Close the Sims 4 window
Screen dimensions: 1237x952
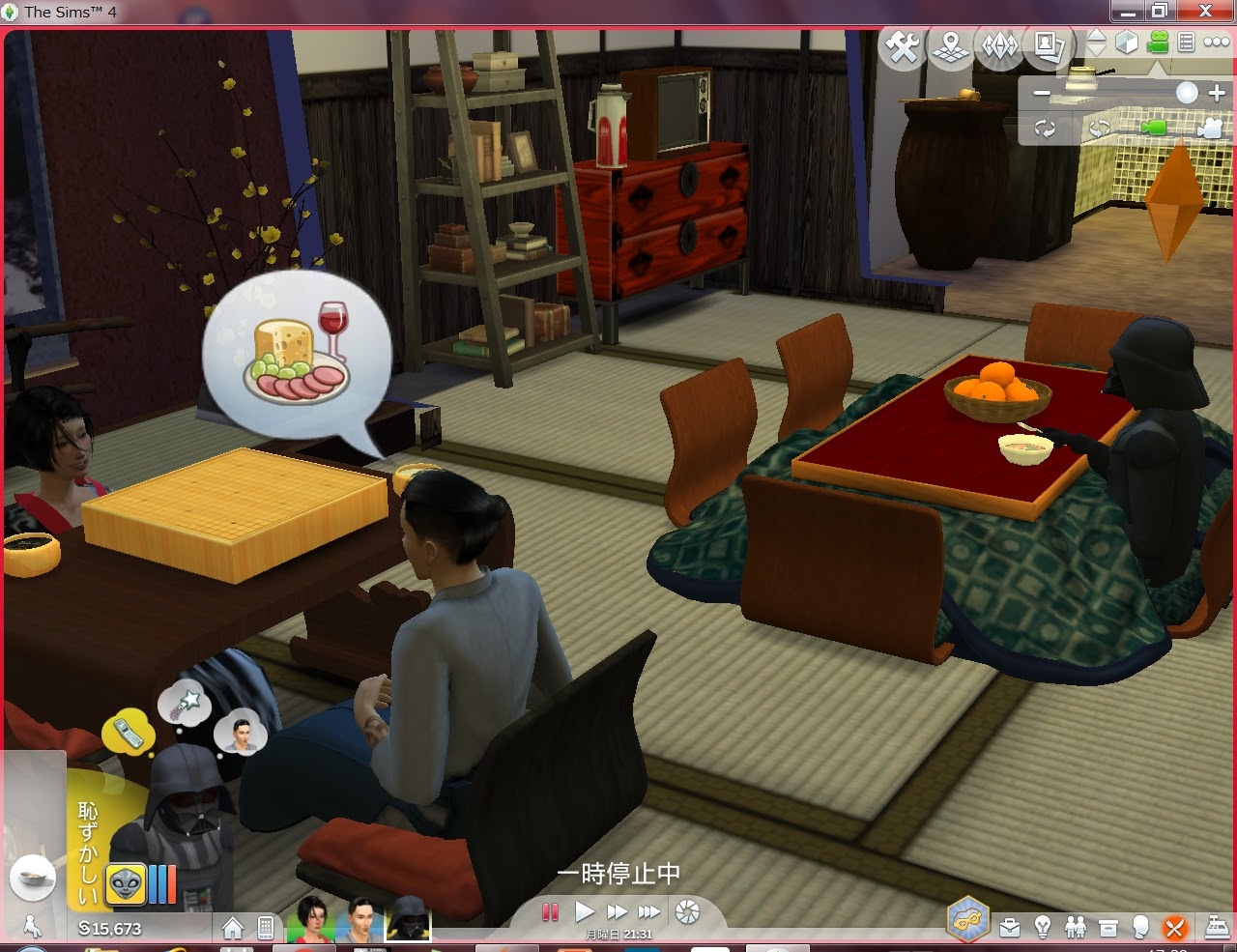click(x=1205, y=12)
